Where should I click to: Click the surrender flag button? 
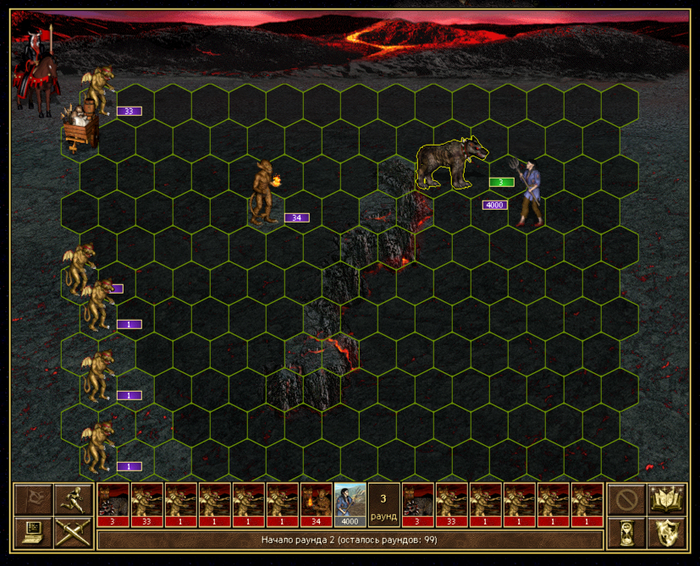(x=33, y=499)
